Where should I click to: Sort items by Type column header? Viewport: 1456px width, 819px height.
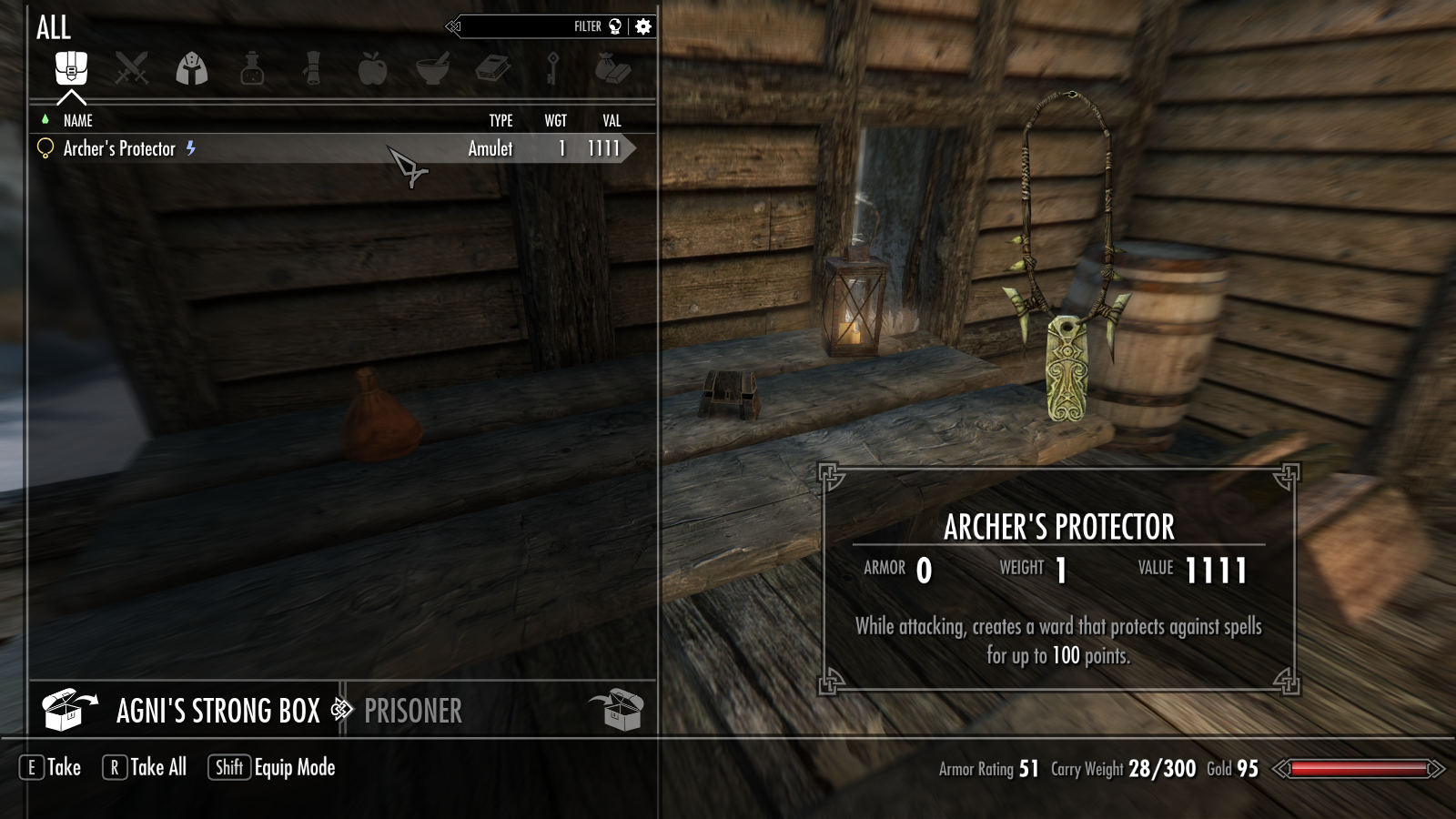point(500,120)
